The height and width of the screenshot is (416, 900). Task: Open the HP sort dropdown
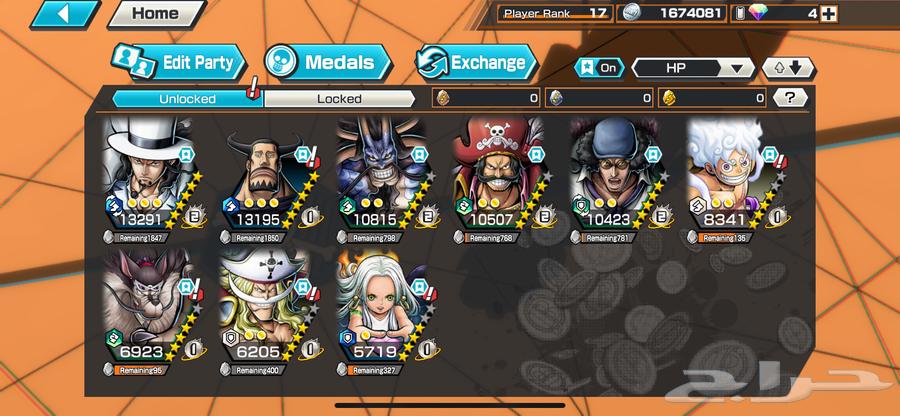coord(693,68)
